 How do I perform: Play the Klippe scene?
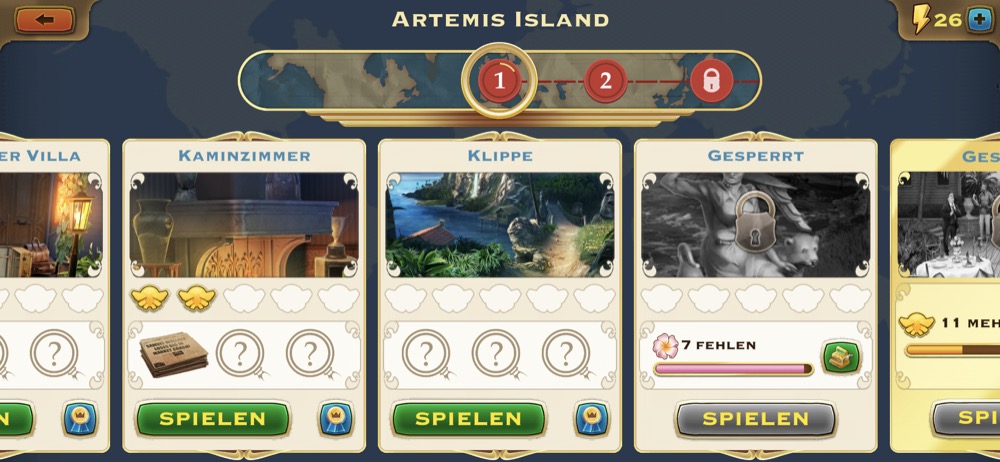(x=468, y=419)
